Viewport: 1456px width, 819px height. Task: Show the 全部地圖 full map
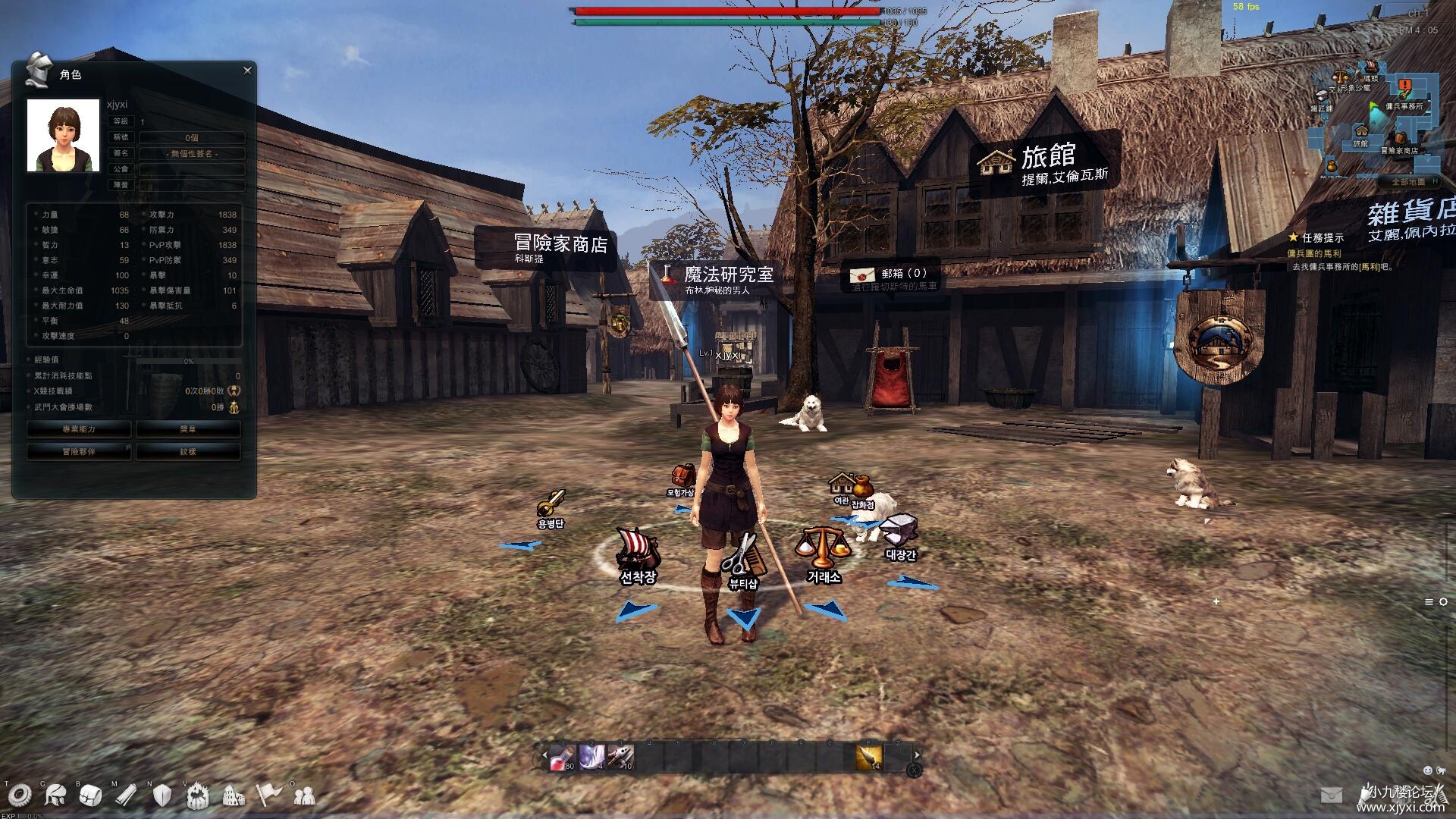click(x=1407, y=182)
